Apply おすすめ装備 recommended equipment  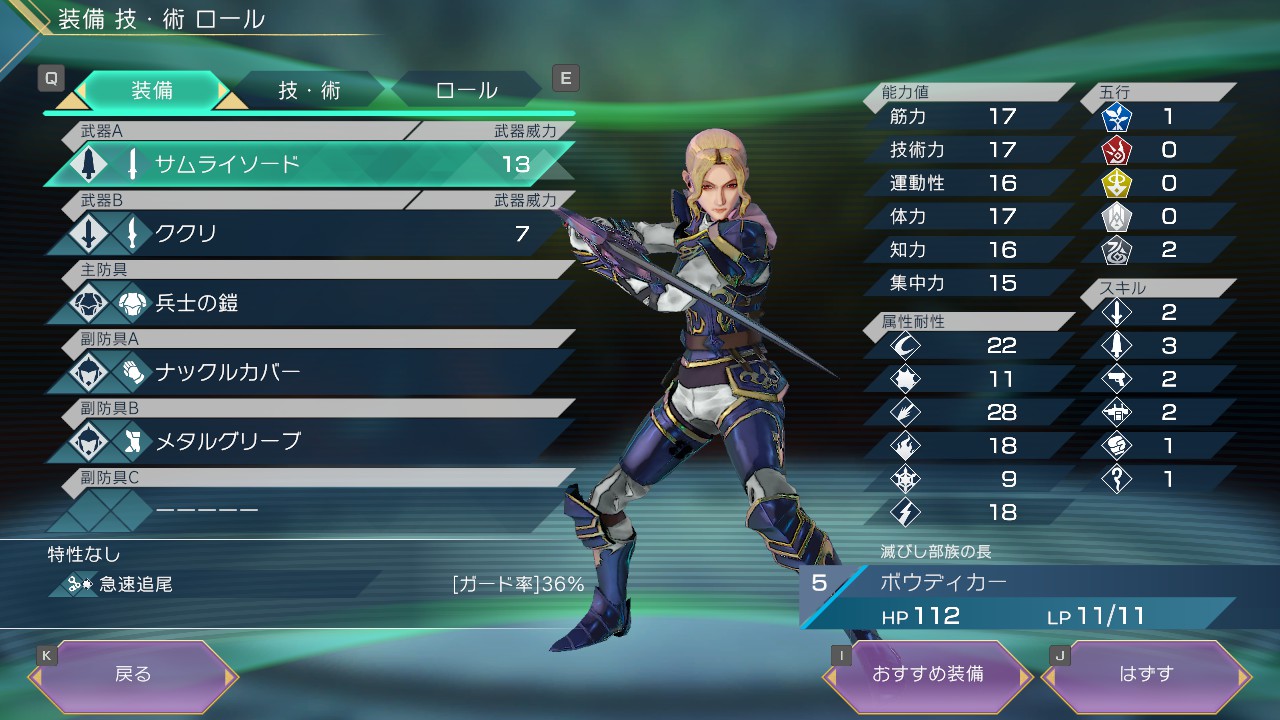click(x=927, y=675)
